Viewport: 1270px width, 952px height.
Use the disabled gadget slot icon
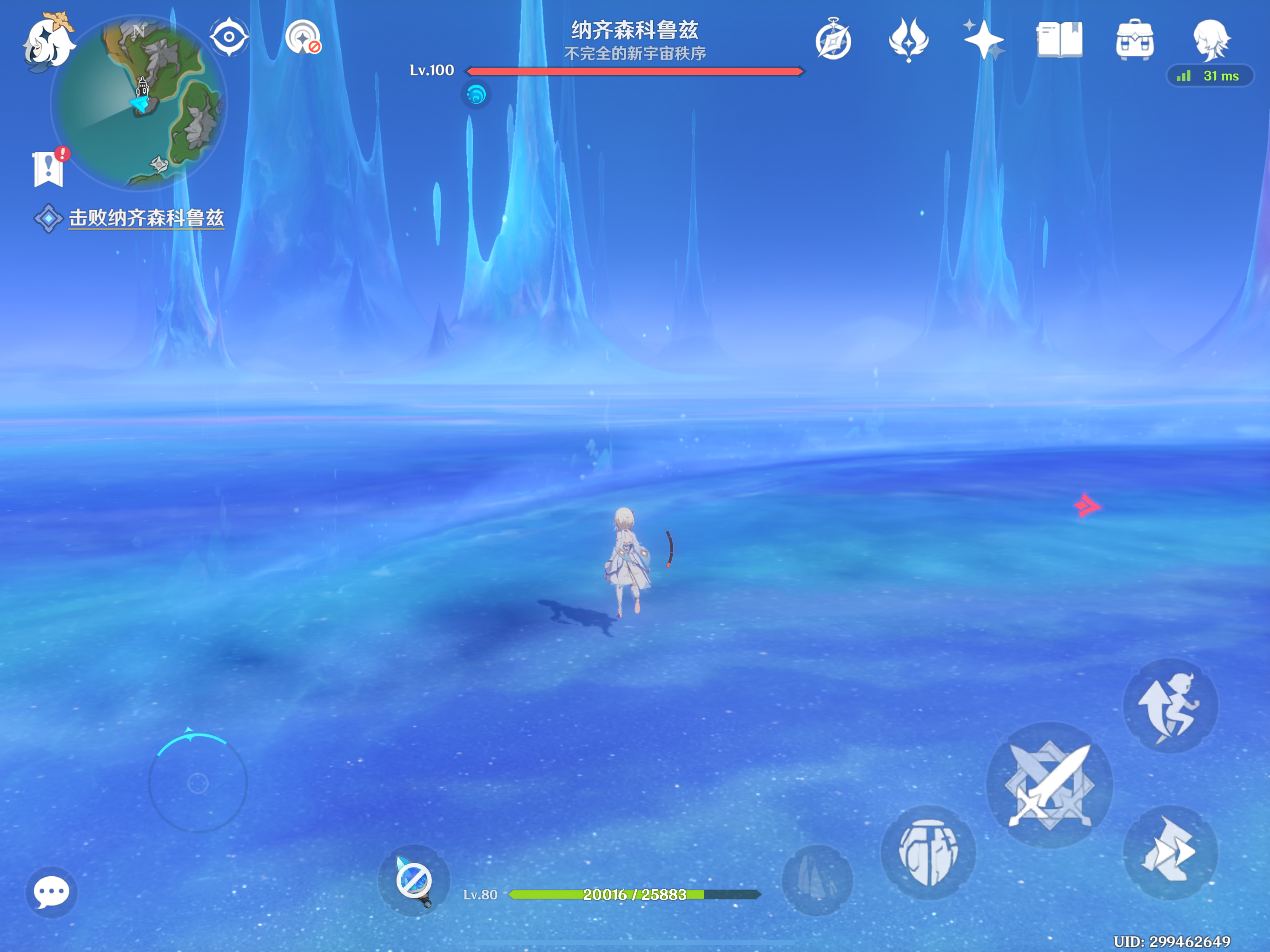pos(414,880)
